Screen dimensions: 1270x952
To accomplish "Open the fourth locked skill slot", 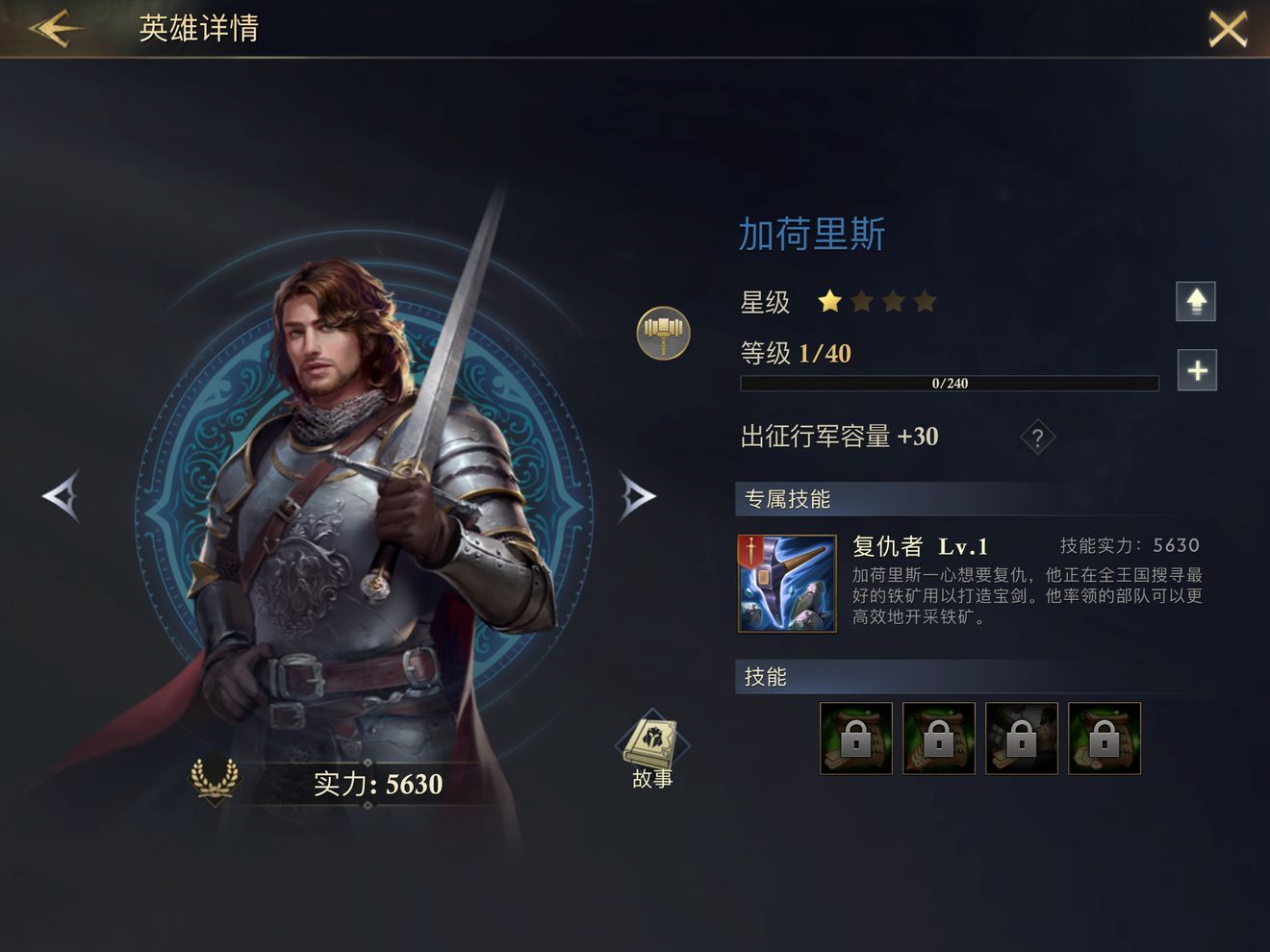I will [1105, 739].
